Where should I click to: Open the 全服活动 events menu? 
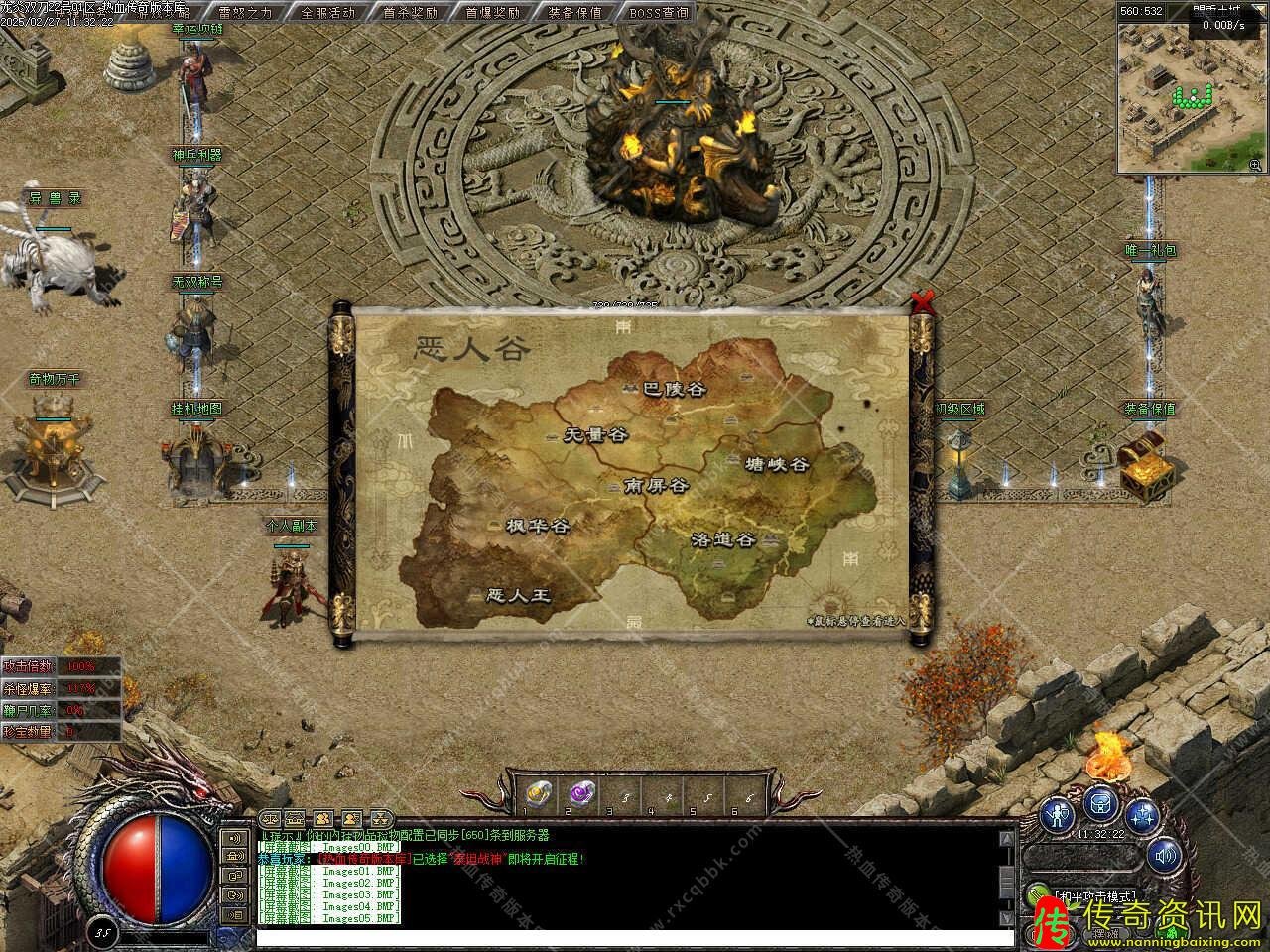[x=327, y=12]
